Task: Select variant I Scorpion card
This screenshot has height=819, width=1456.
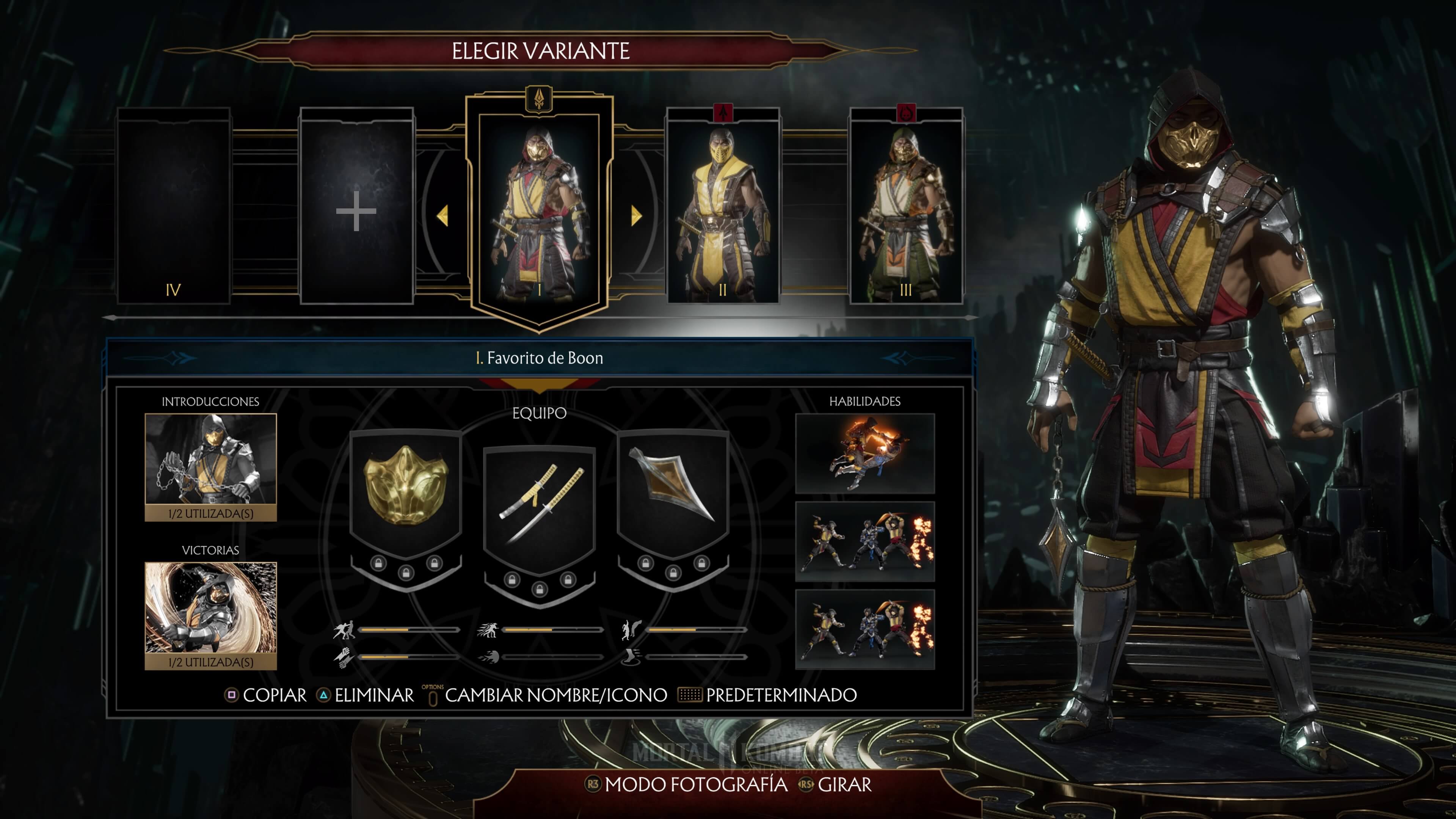Action: pos(539,209)
